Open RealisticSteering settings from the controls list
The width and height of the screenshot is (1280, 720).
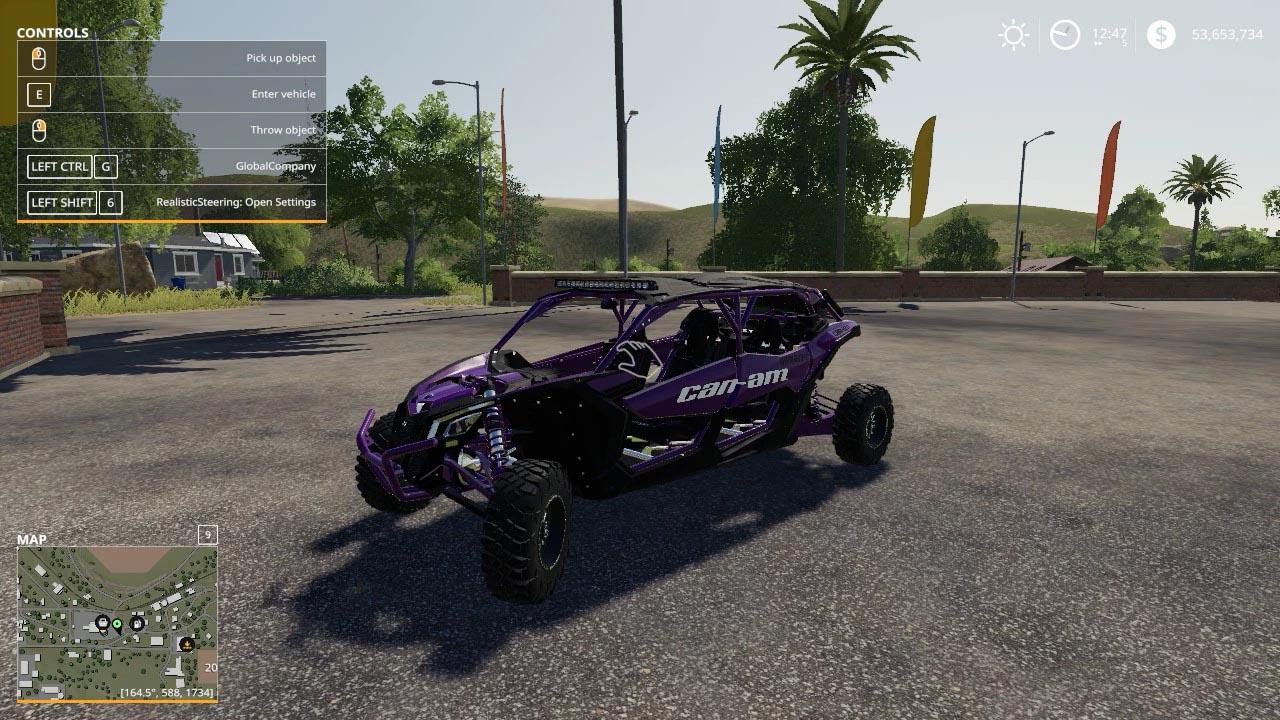pos(237,201)
